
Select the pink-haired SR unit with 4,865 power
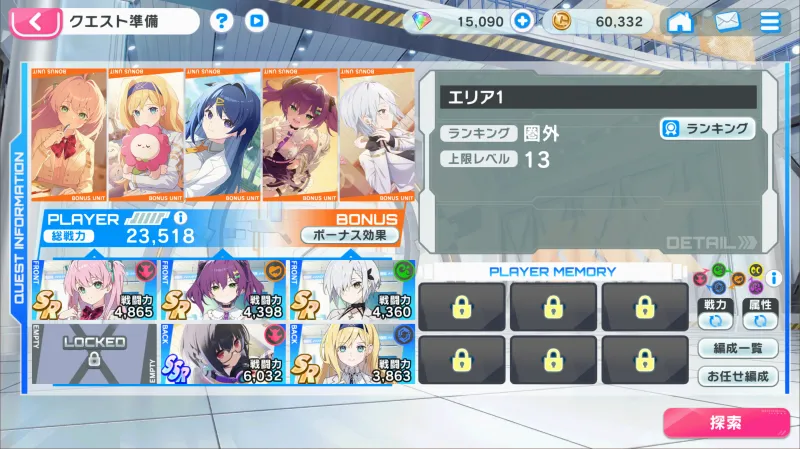pyautogui.click(x=98, y=289)
